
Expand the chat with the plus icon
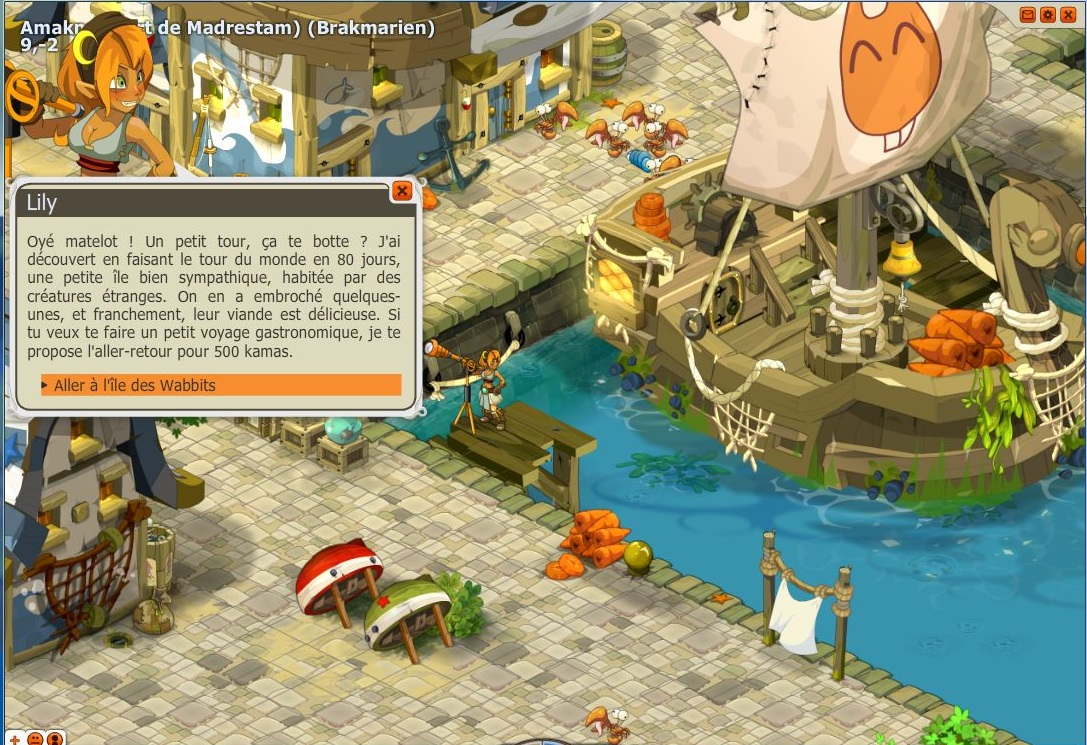click(x=15, y=739)
